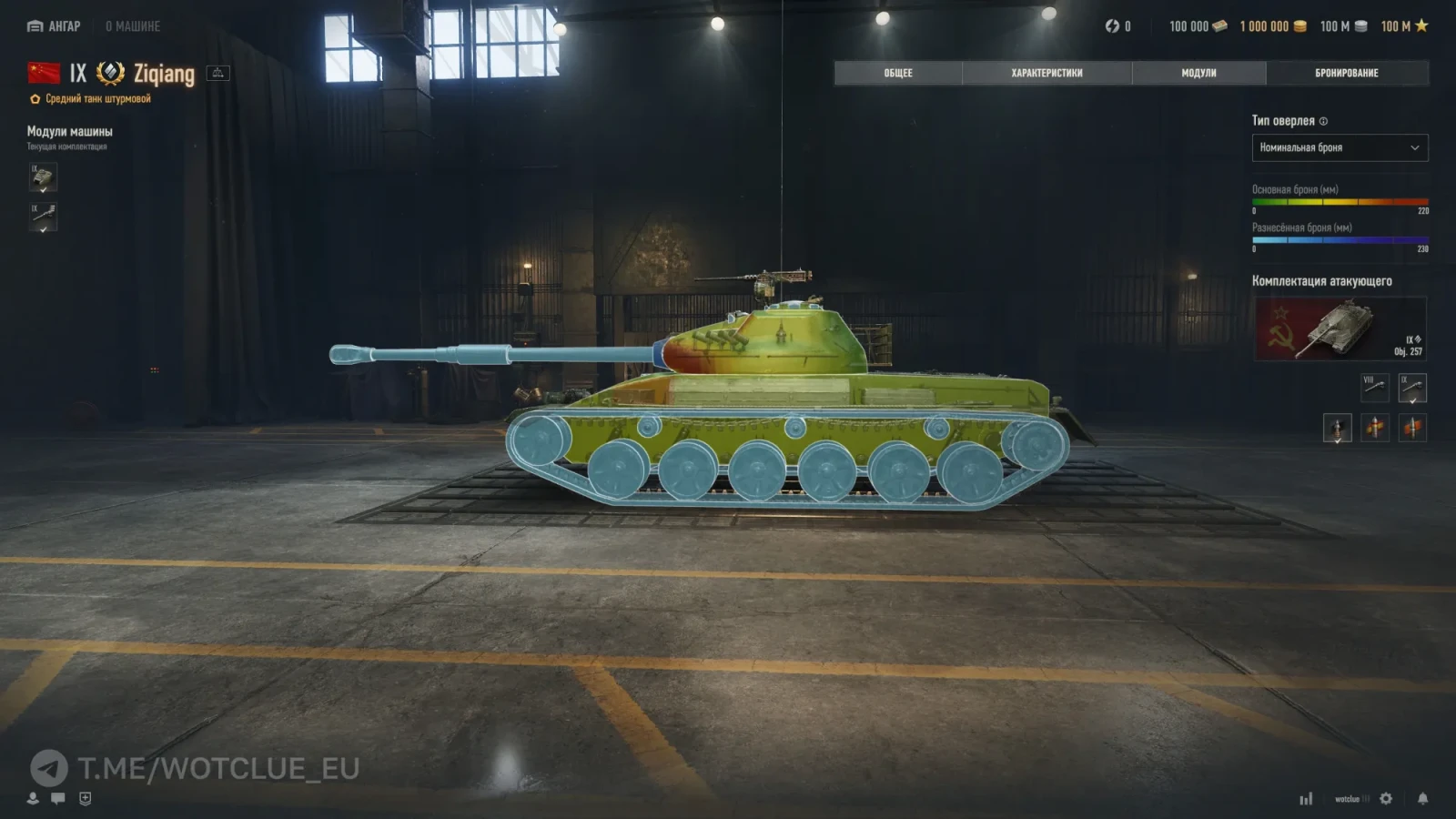Show the Бронирование tab

point(1346,73)
